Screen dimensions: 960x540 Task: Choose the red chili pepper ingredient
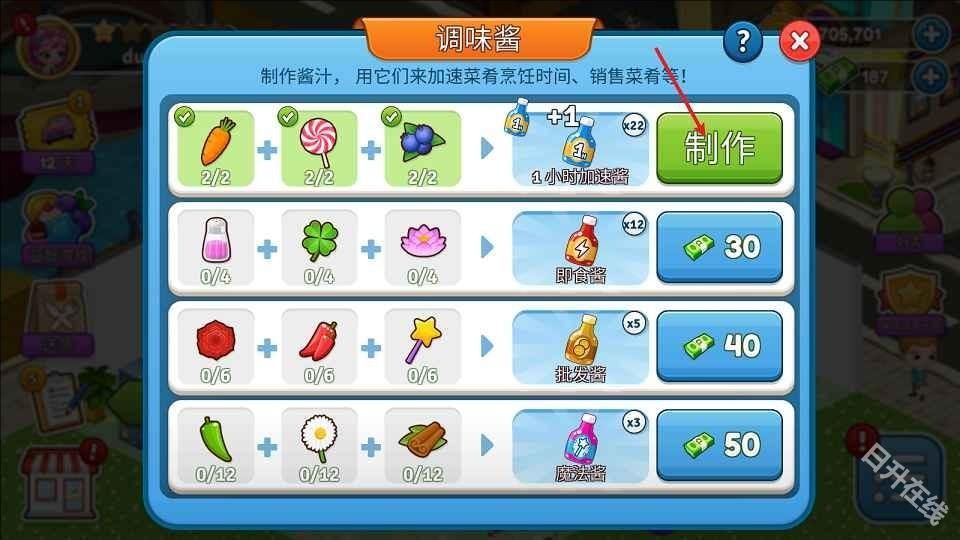[x=319, y=346]
